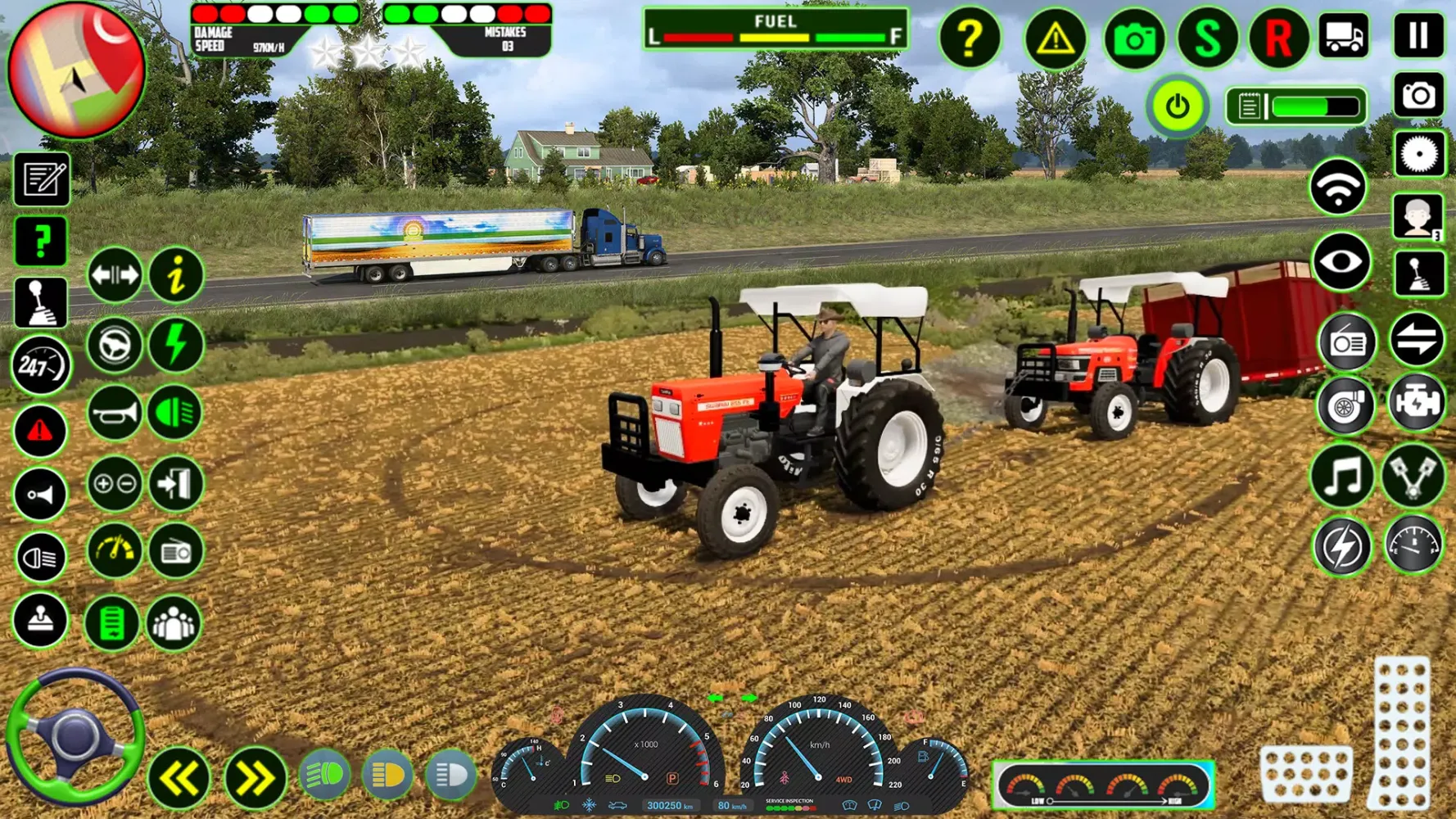Select the camera view icon
Screen dimensions: 1456x819
1133,38
